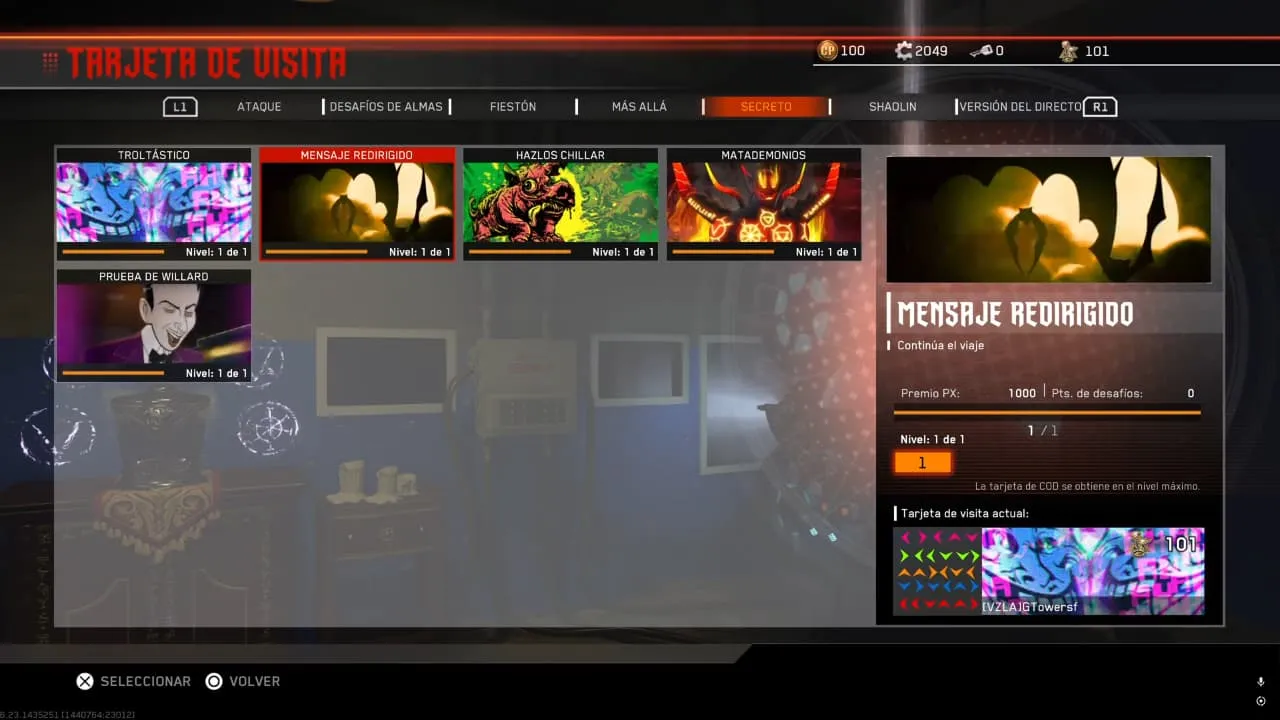
Task: Click the large Mensaje Redirigido preview image
Action: pos(1048,219)
